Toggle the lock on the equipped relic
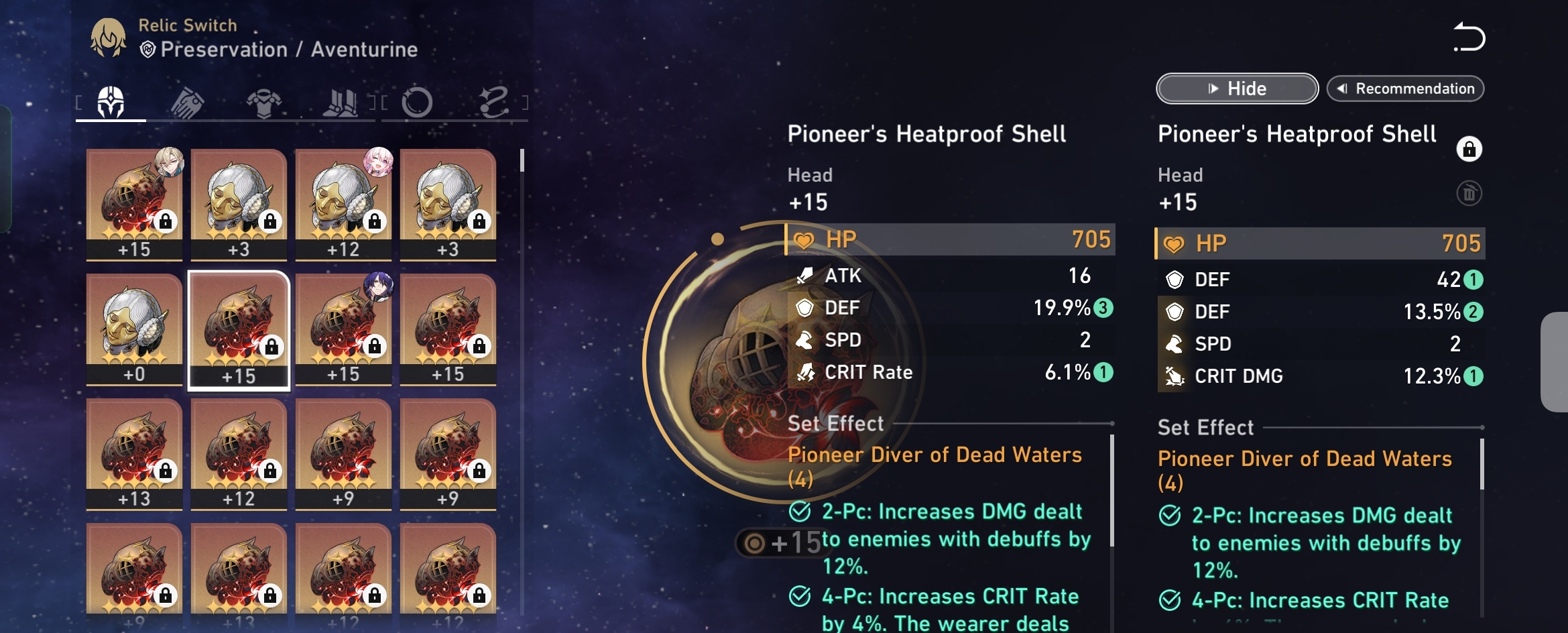 1469,149
